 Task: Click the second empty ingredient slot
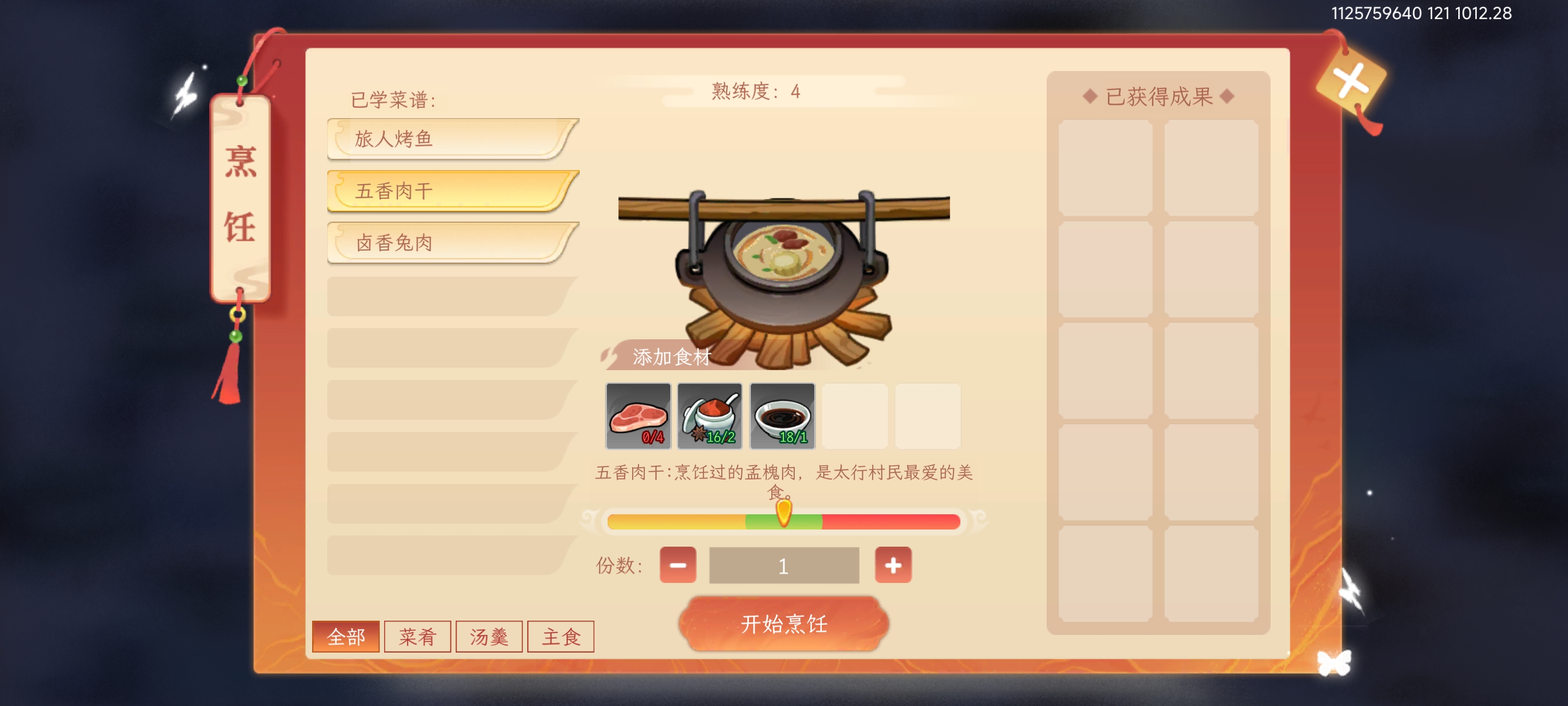click(x=927, y=416)
